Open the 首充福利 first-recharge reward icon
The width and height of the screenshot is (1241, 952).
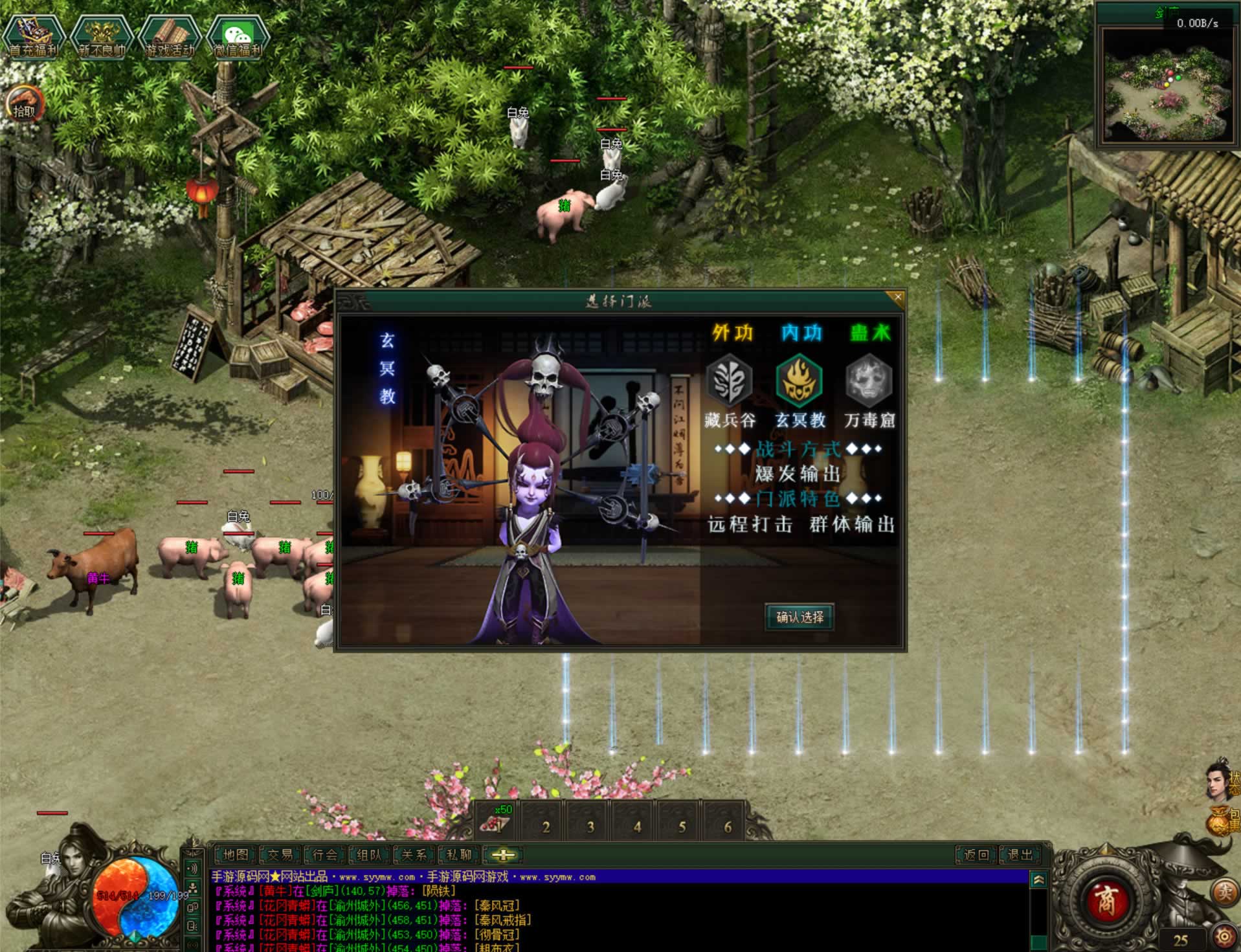click(x=33, y=38)
